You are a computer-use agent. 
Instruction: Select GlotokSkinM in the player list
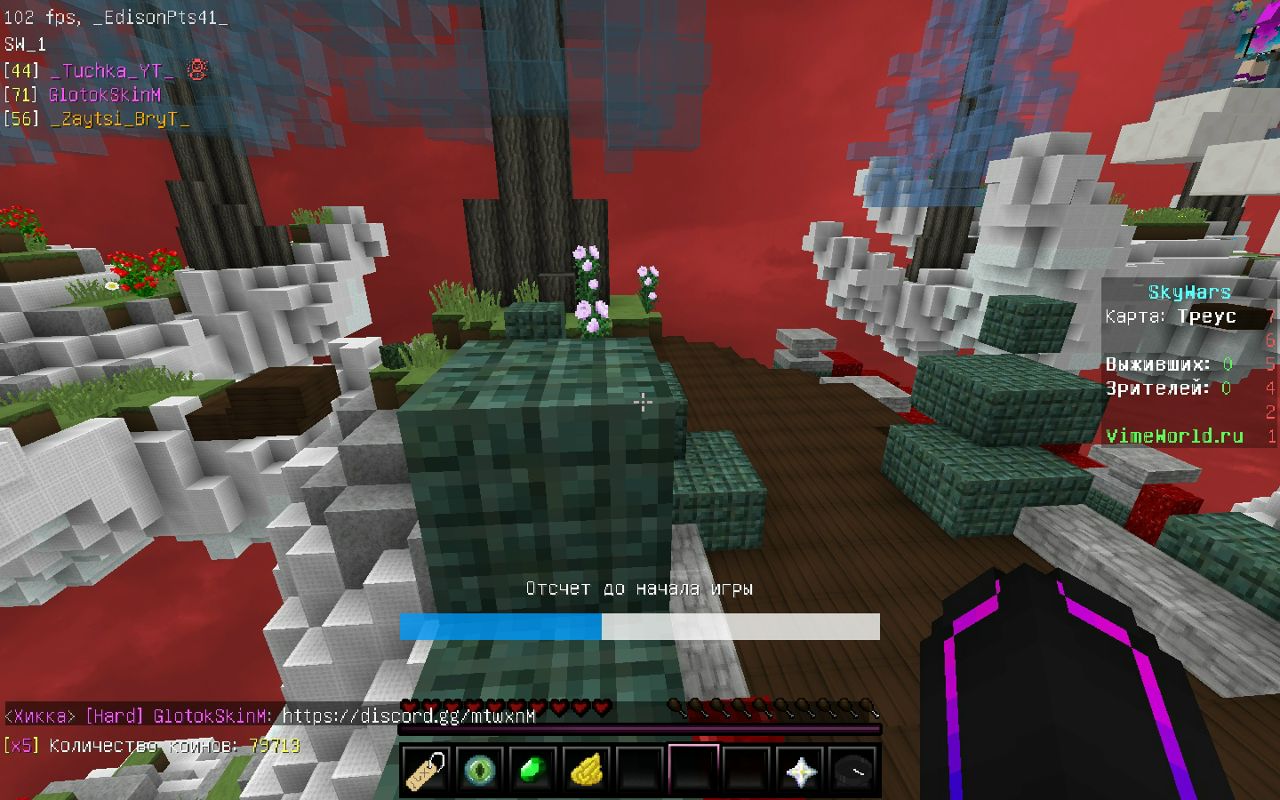(x=104, y=94)
